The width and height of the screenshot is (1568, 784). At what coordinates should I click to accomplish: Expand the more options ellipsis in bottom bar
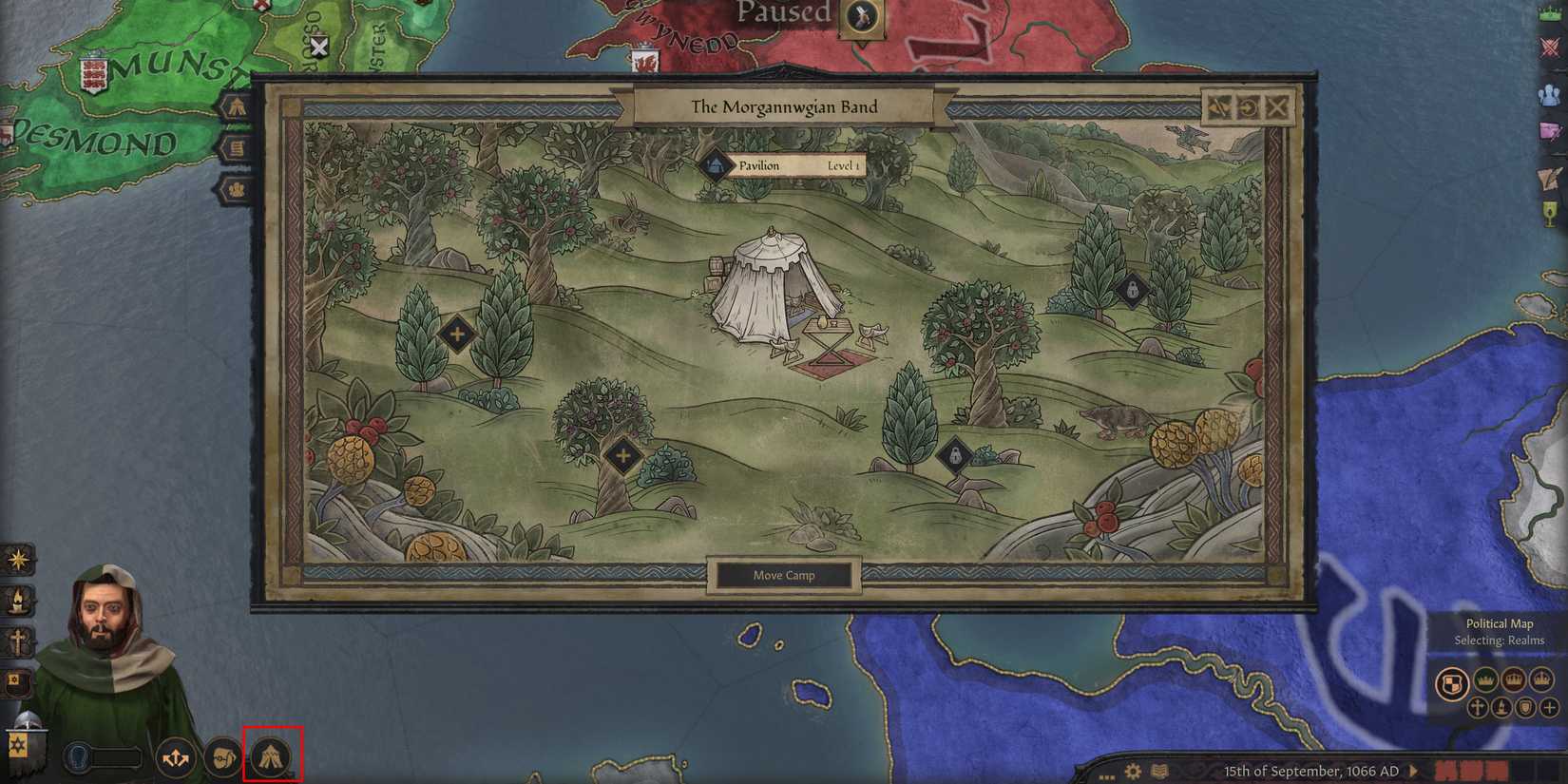point(1106,775)
